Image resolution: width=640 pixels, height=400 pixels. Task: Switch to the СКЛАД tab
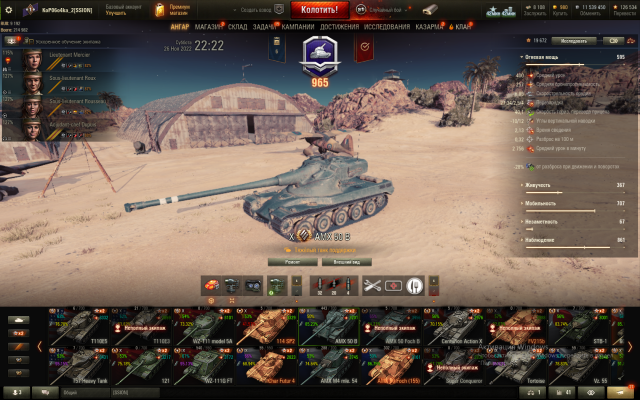(237, 27)
